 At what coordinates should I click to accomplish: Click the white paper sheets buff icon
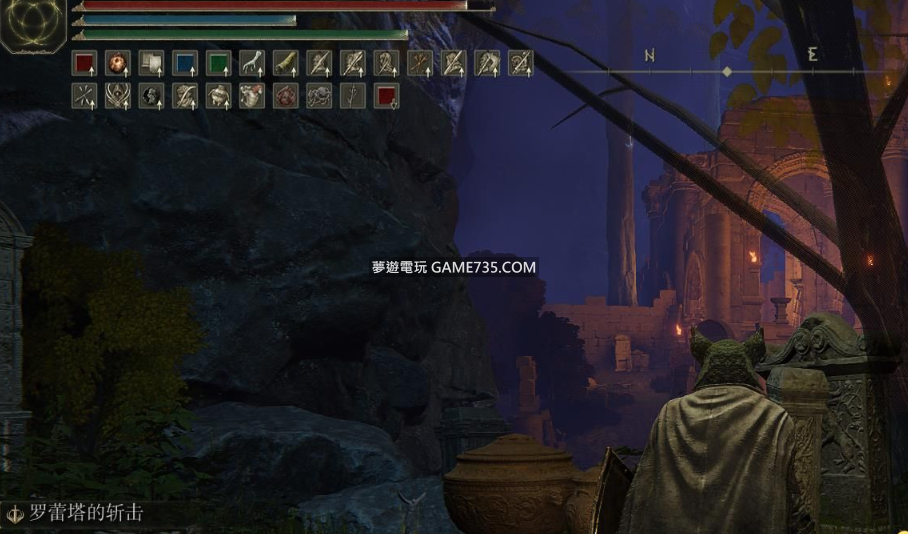151,64
